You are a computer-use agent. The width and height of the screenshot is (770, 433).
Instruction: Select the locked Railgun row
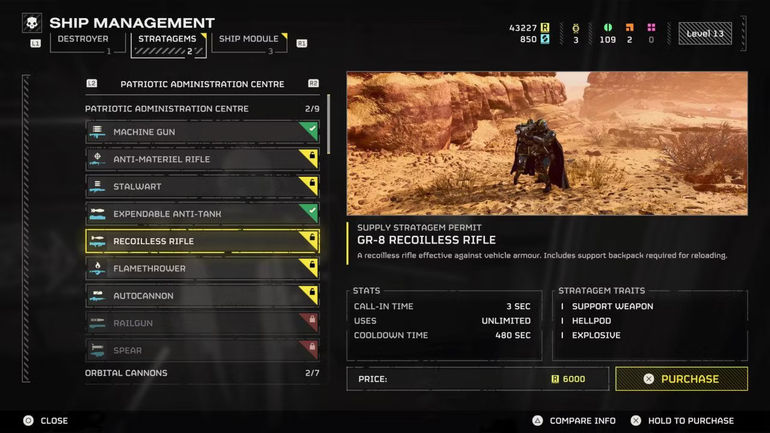click(x=202, y=323)
